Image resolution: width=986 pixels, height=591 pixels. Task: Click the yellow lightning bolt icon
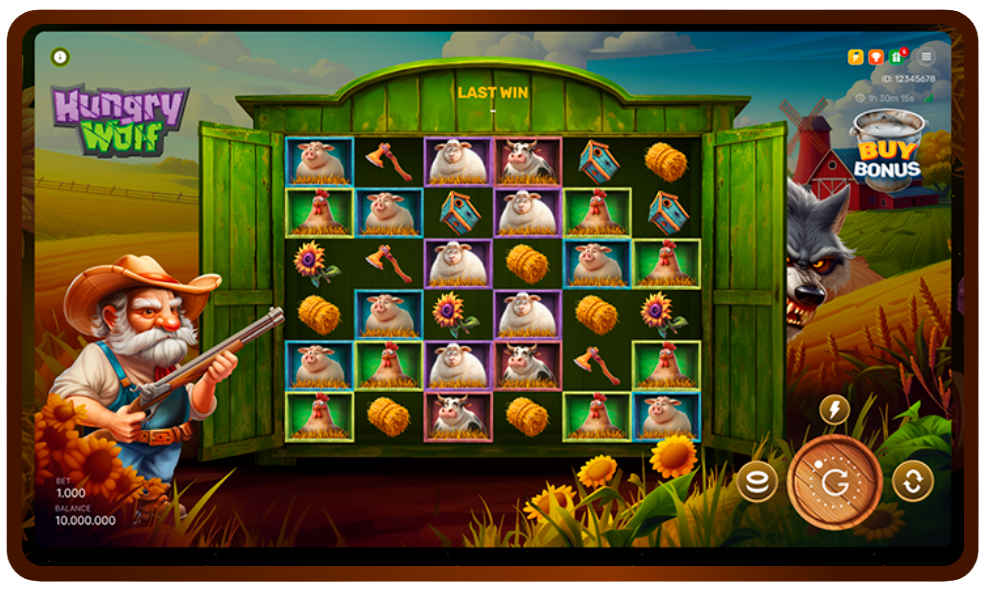[856, 57]
